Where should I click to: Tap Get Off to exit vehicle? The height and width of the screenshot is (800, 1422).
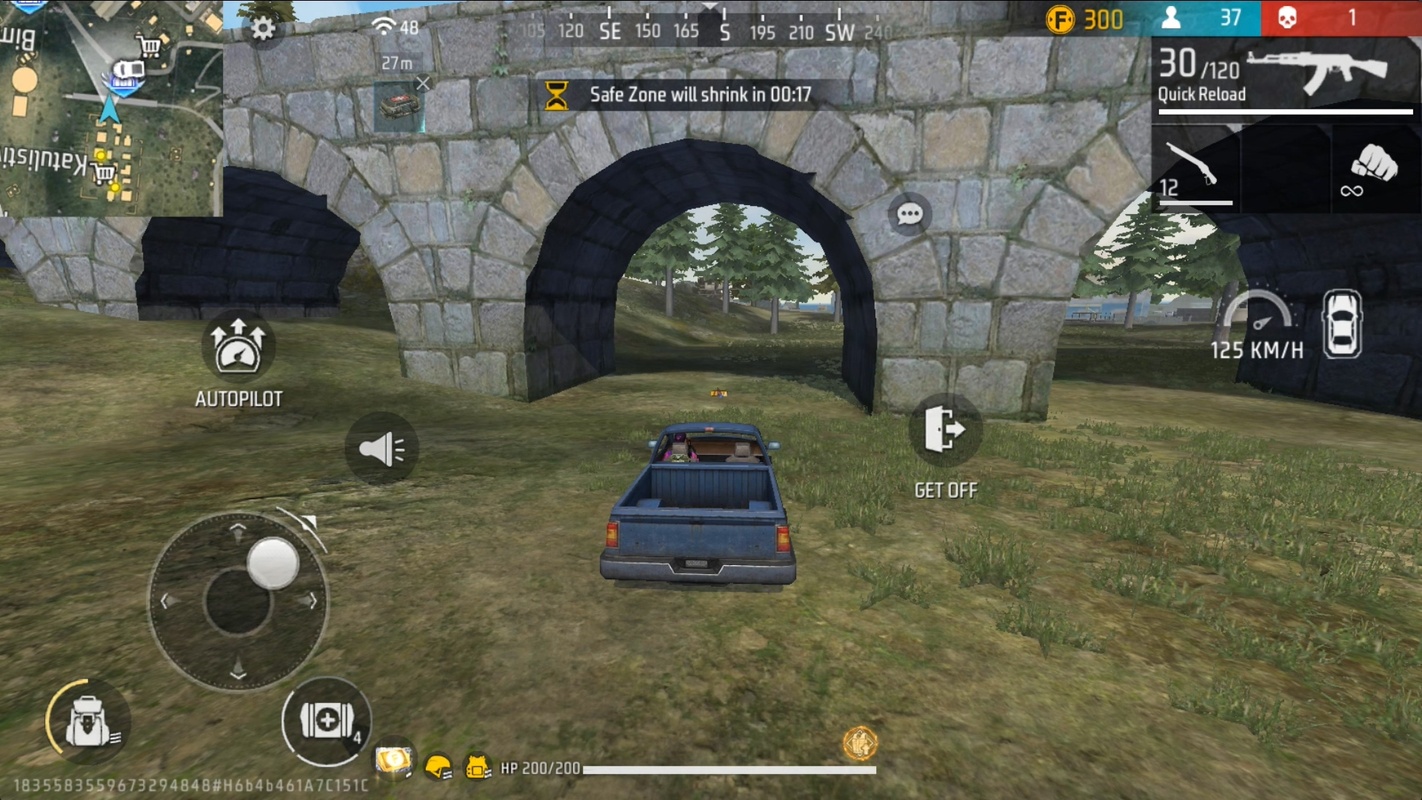coord(944,431)
